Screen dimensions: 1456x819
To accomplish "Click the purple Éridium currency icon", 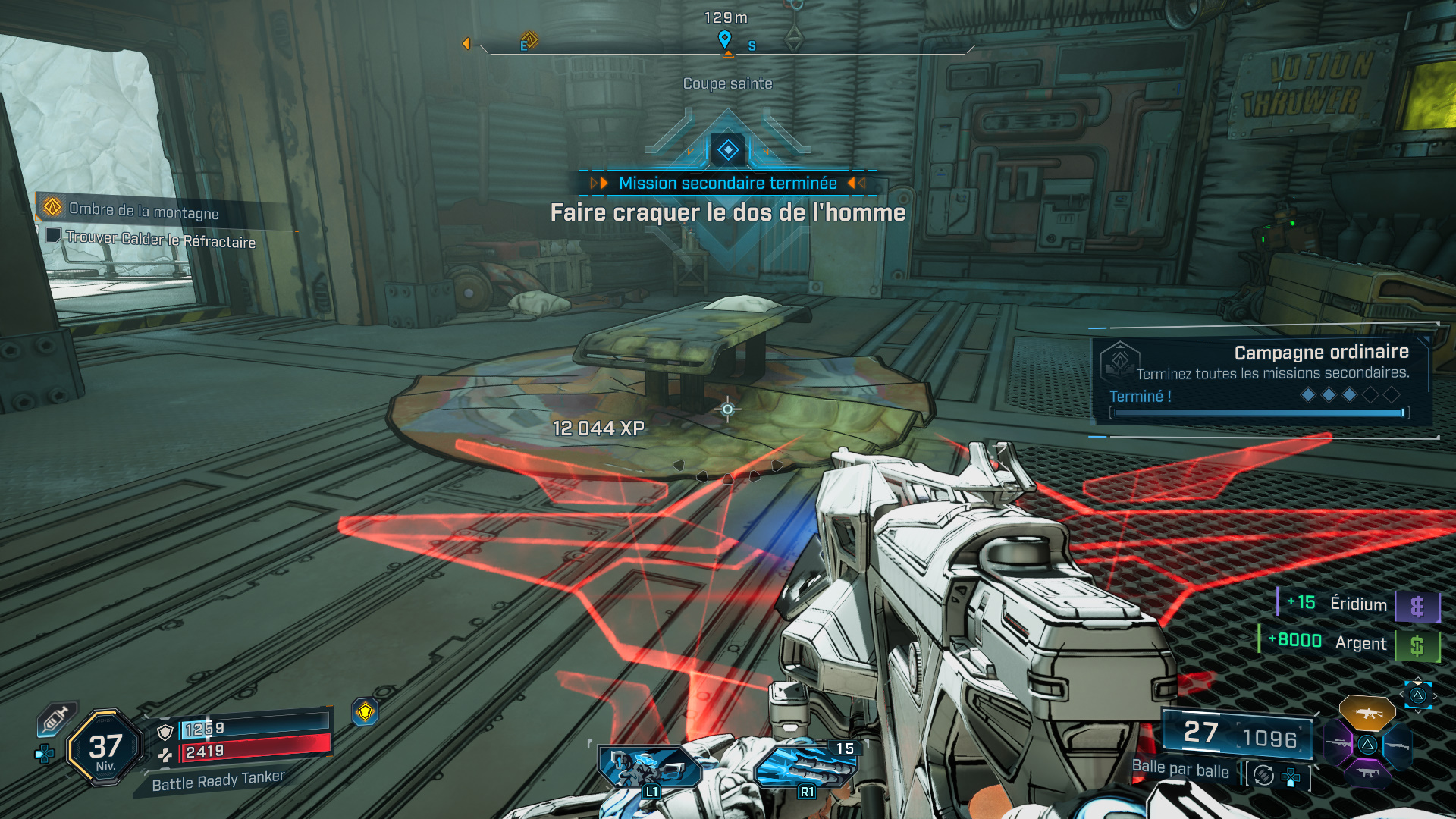I will (1417, 607).
